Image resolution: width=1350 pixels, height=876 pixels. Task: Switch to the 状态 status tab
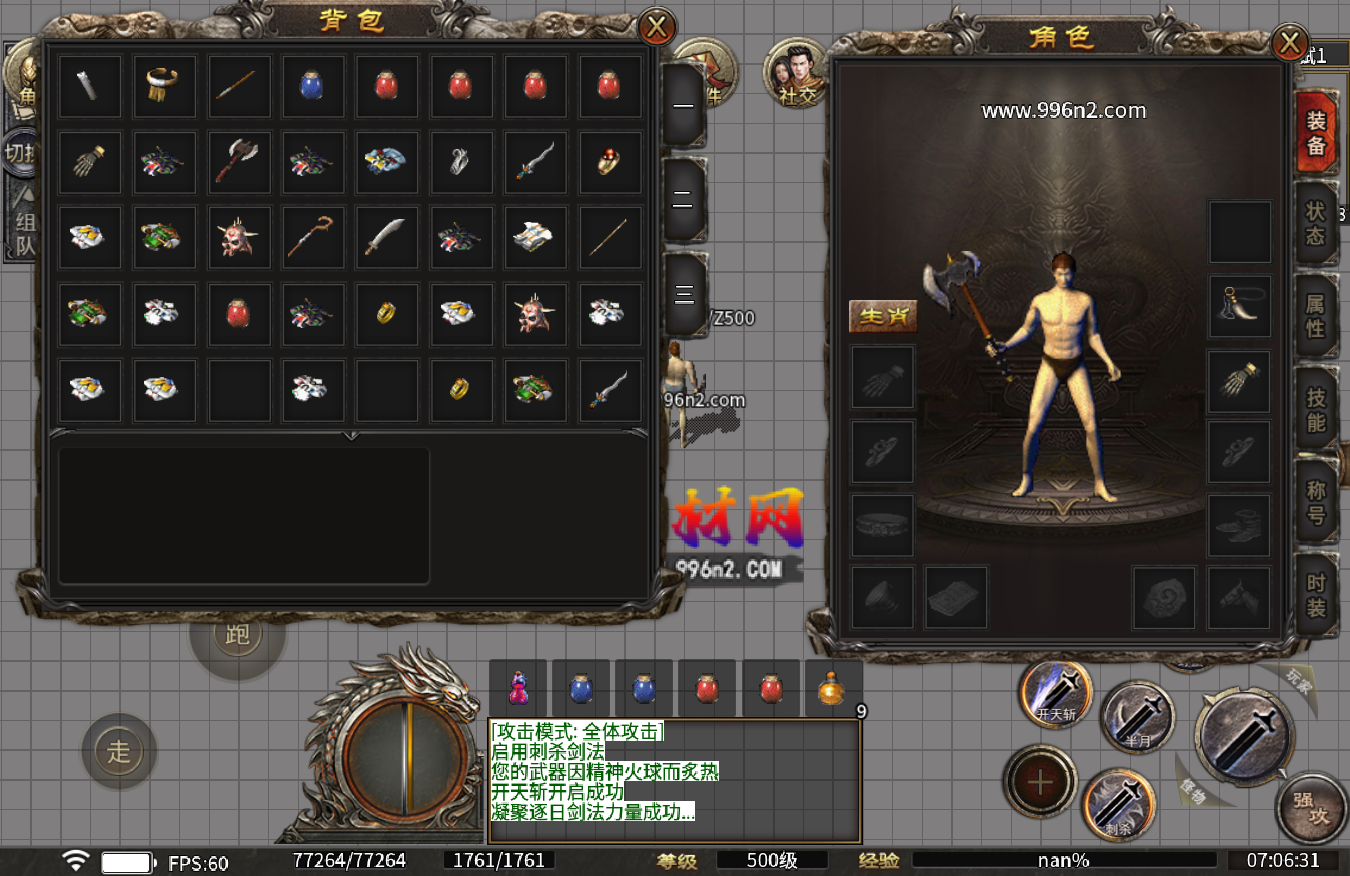click(1316, 223)
